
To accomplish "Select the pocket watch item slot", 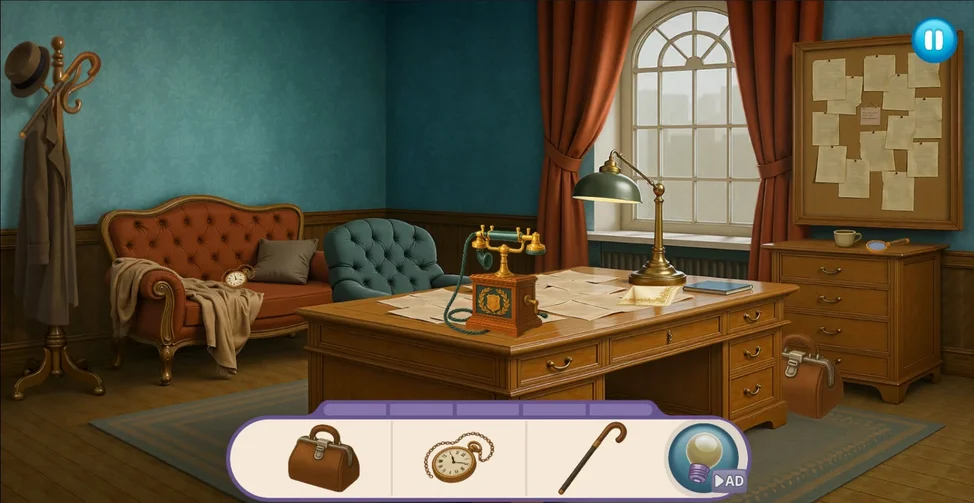I will [x=459, y=458].
